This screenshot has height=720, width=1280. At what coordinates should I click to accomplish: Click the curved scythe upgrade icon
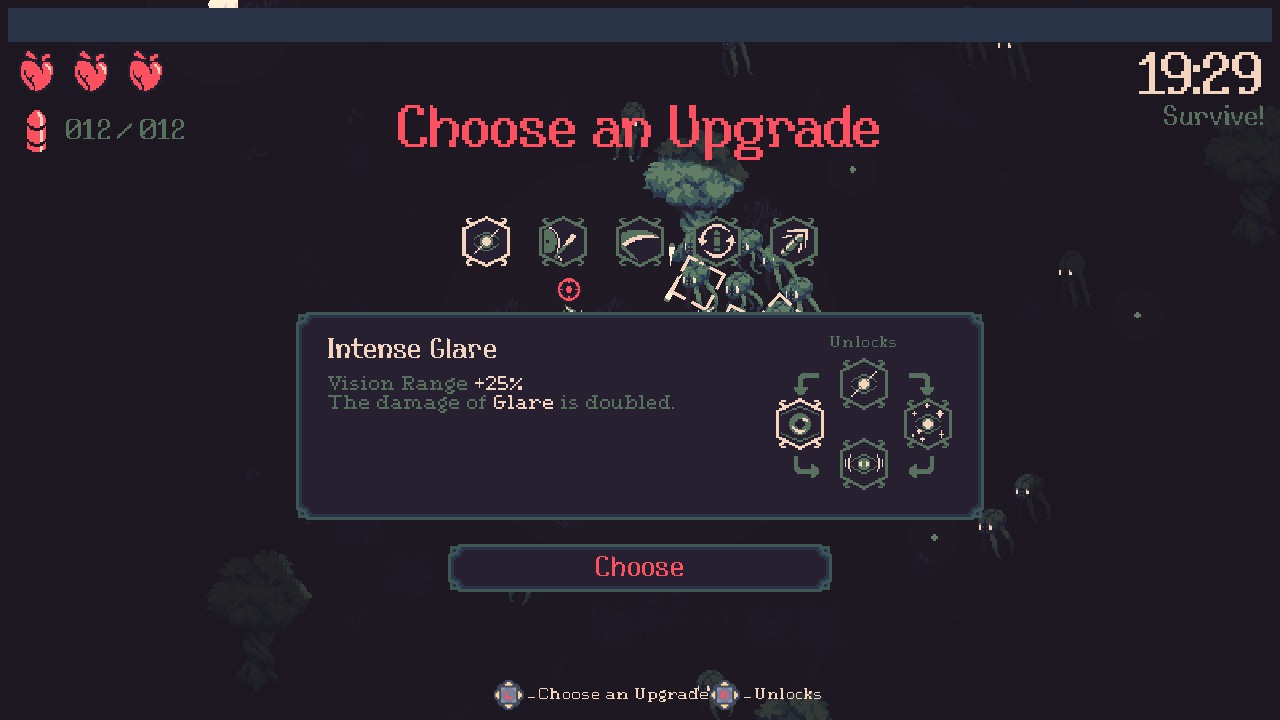[640, 241]
